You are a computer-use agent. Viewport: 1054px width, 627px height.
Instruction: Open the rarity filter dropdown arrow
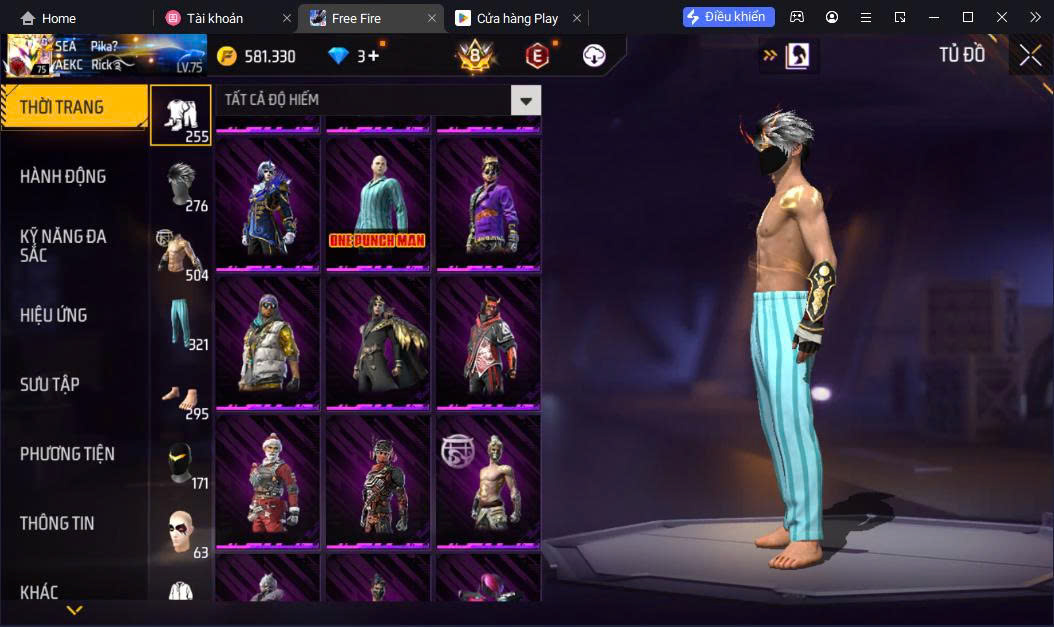(x=526, y=100)
